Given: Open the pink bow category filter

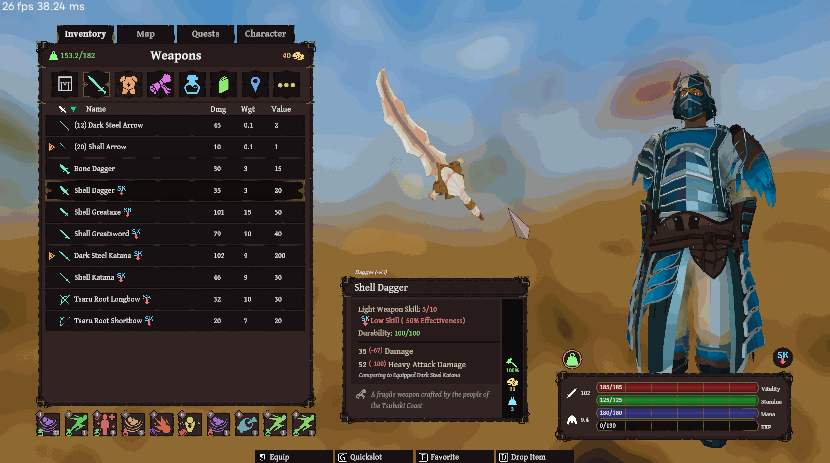Looking at the screenshot, I should (161, 85).
